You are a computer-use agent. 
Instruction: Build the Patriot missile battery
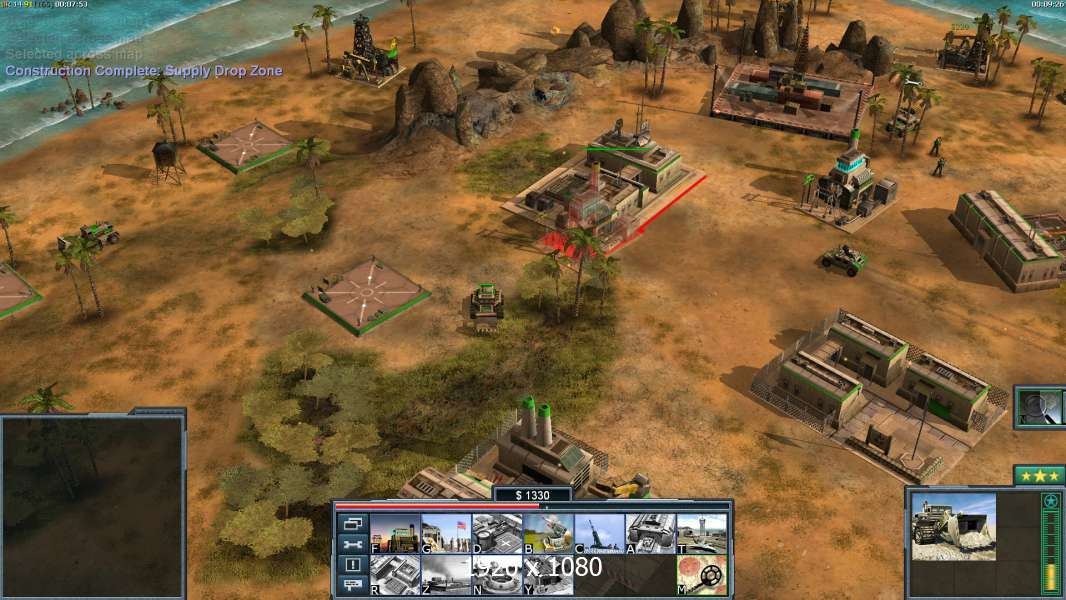548,533
